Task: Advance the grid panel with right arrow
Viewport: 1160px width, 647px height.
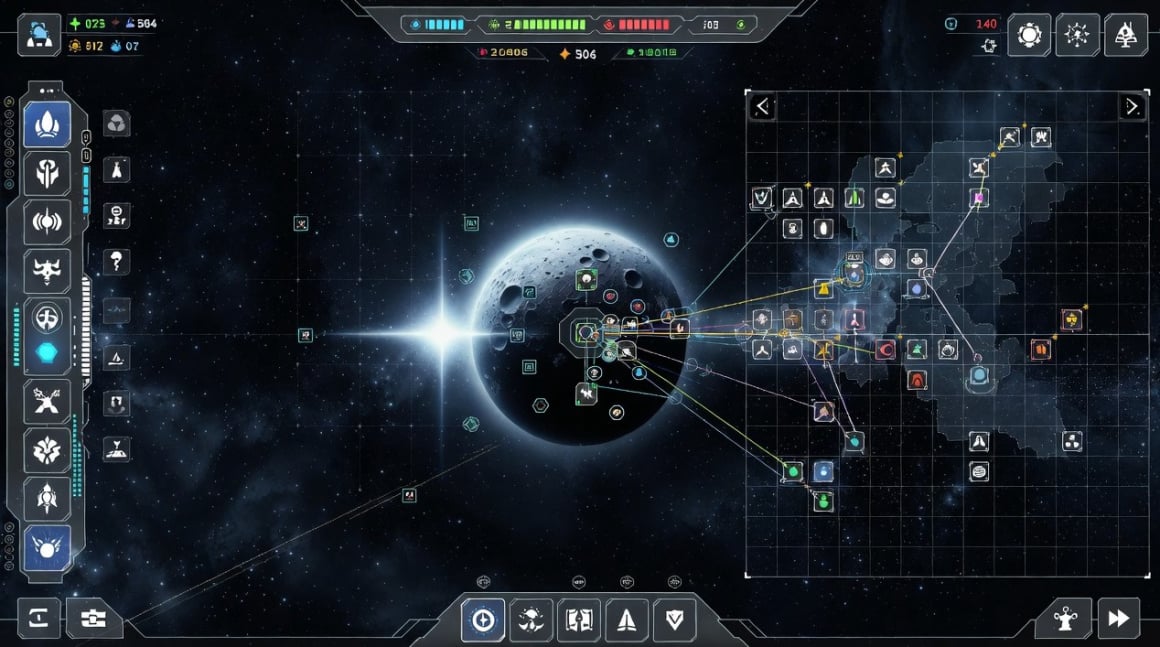Action: coord(1131,106)
